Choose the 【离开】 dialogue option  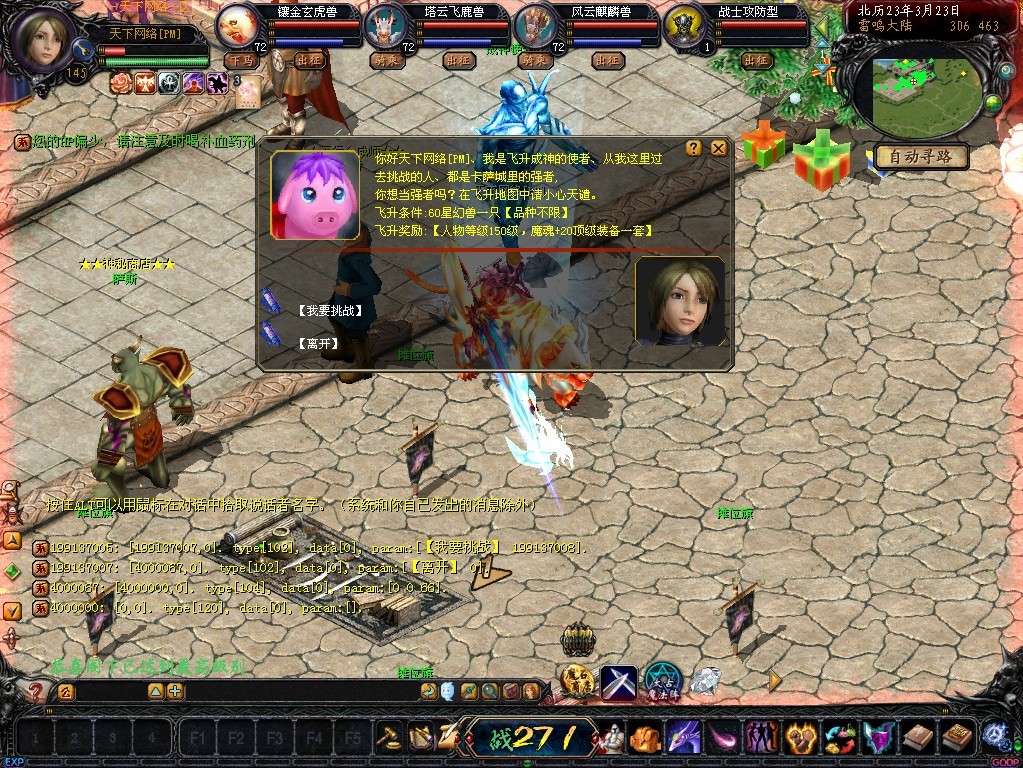point(317,343)
